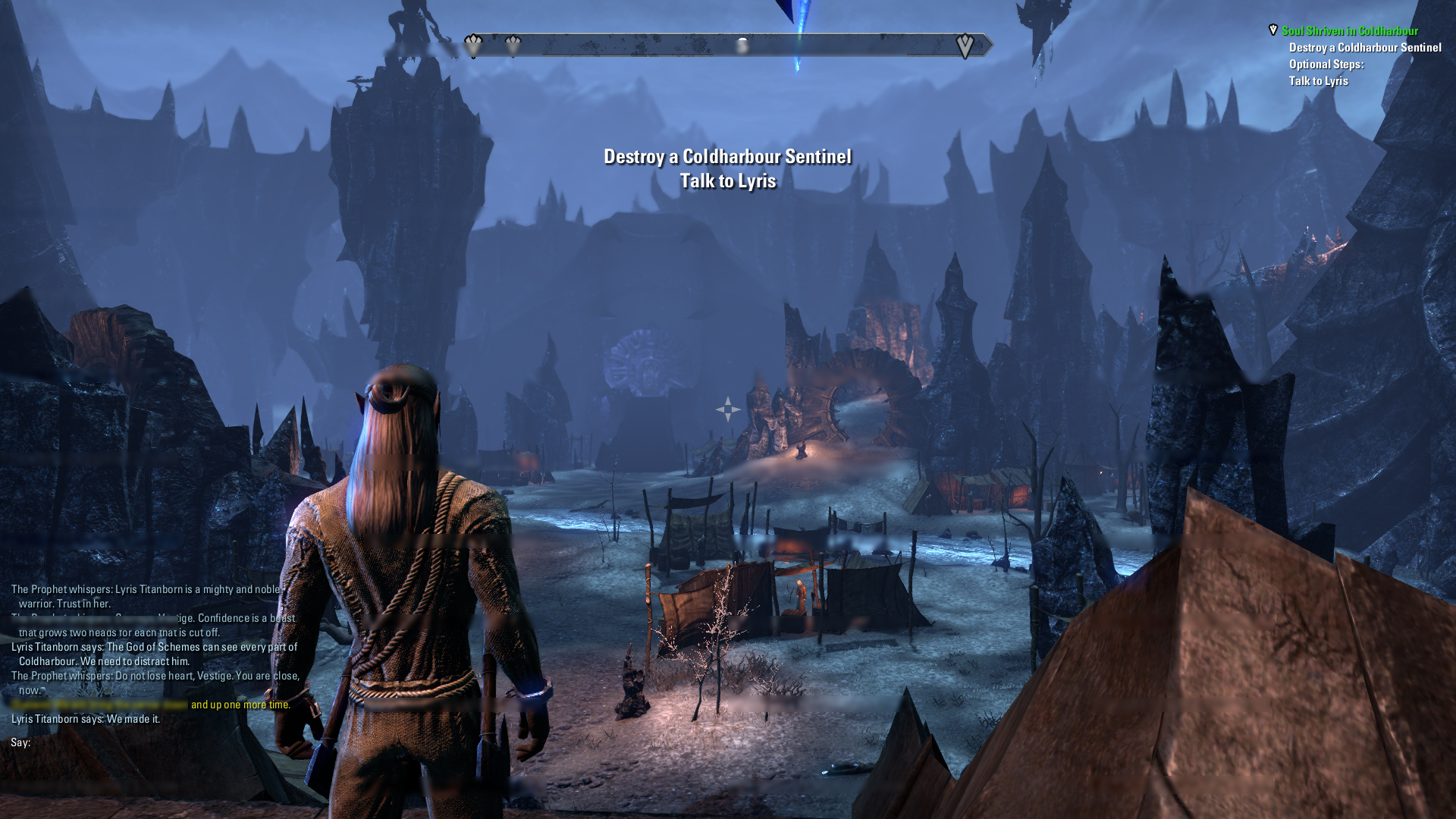This screenshot has width=1456, height=819.
Task: Click the Talk to Lyris optional step in tracker
Action: point(1318,81)
